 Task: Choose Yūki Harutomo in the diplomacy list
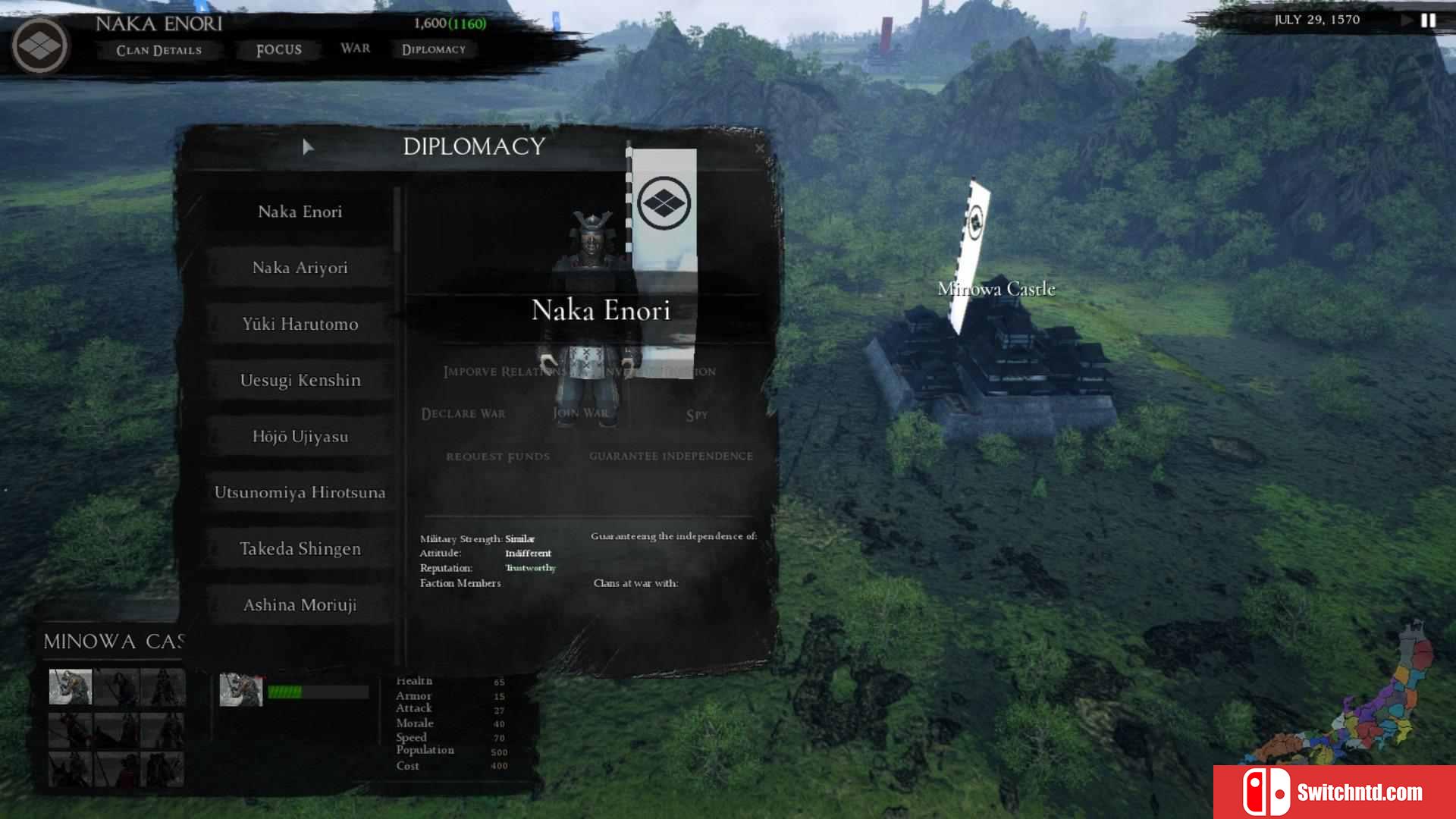click(x=300, y=324)
